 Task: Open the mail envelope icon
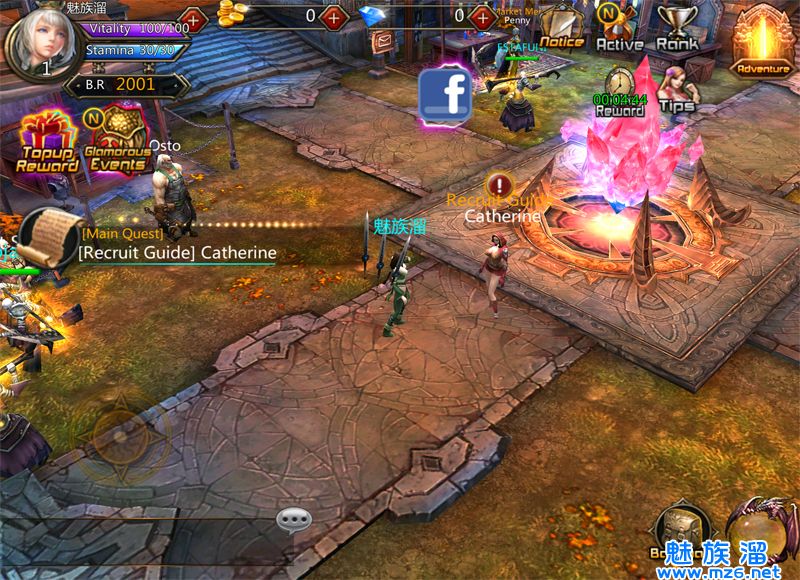click(x=383, y=41)
